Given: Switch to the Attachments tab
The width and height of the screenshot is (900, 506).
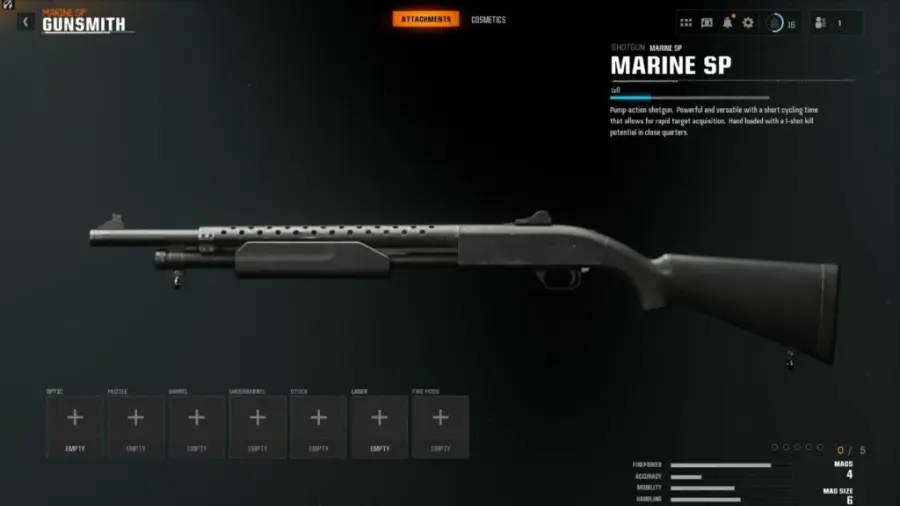Looking at the screenshot, I should coord(426,19).
